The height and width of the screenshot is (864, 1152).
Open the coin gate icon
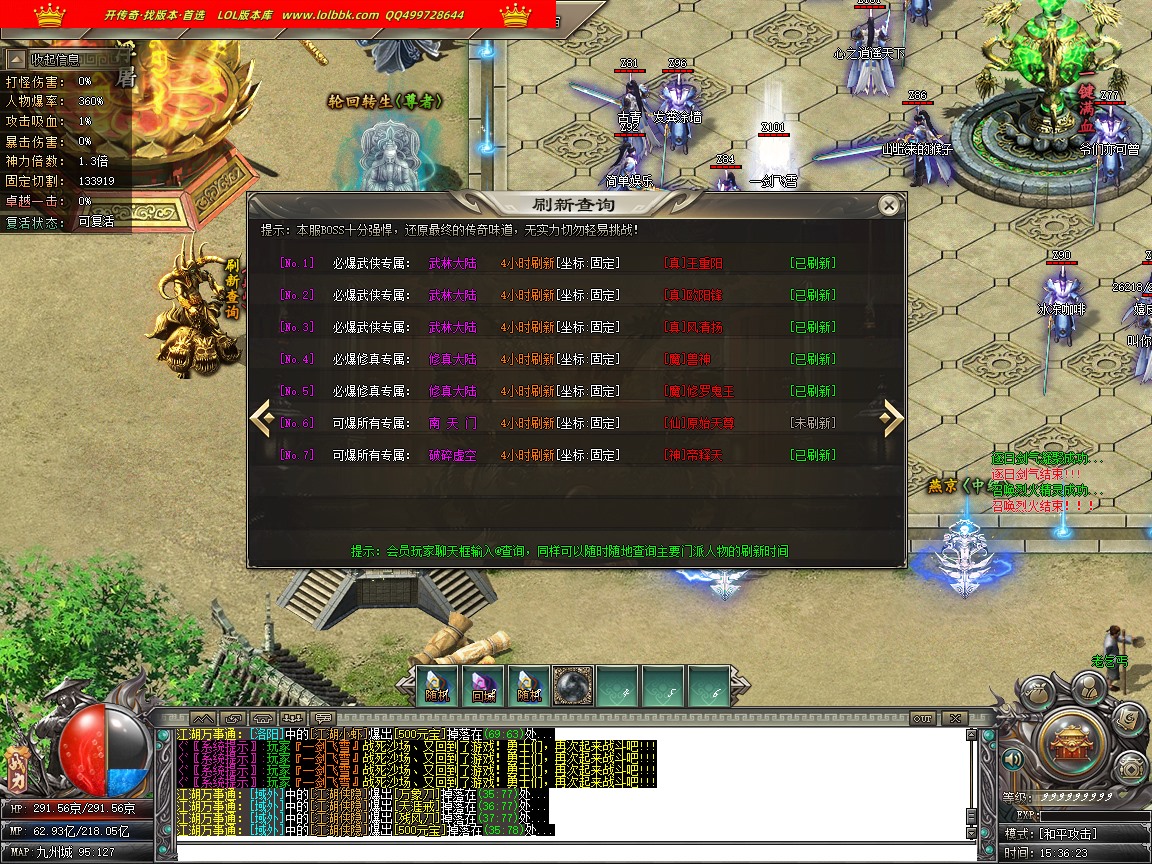[x=1130, y=766]
